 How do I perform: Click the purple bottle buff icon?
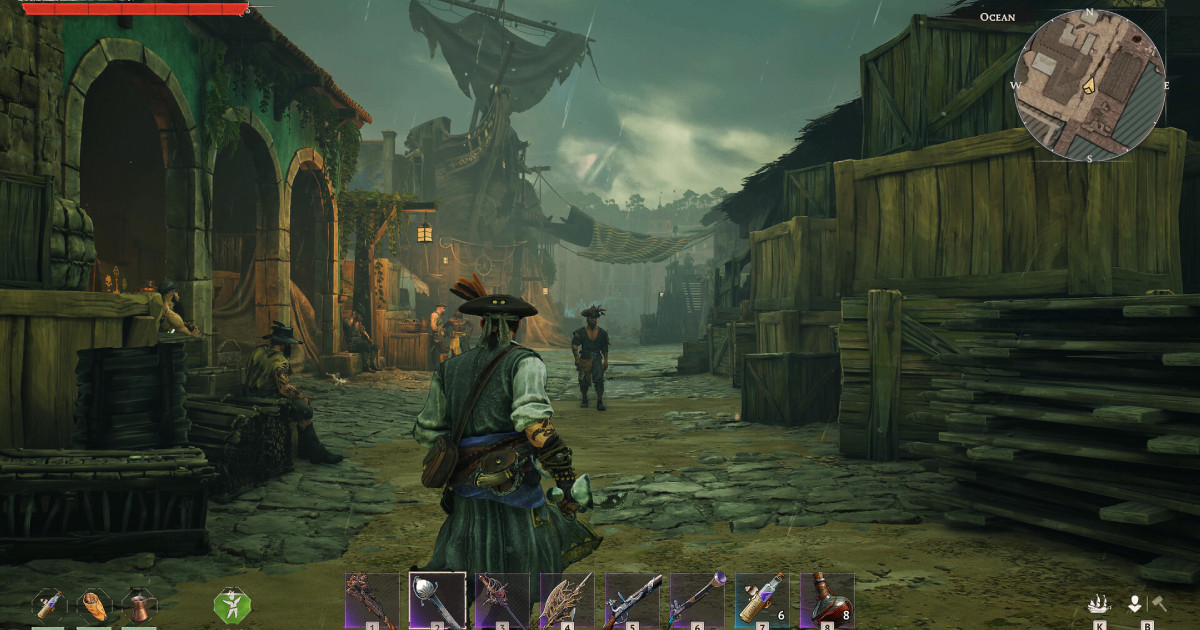pyautogui.click(x=50, y=605)
